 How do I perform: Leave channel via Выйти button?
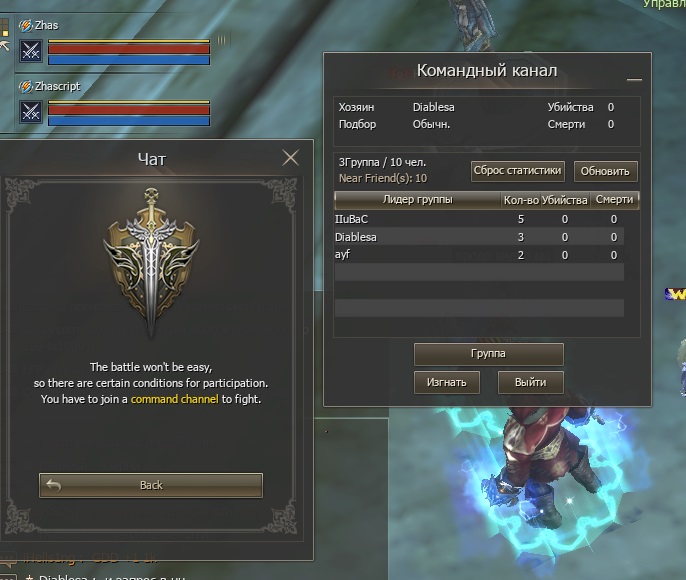(x=531, y=382)
